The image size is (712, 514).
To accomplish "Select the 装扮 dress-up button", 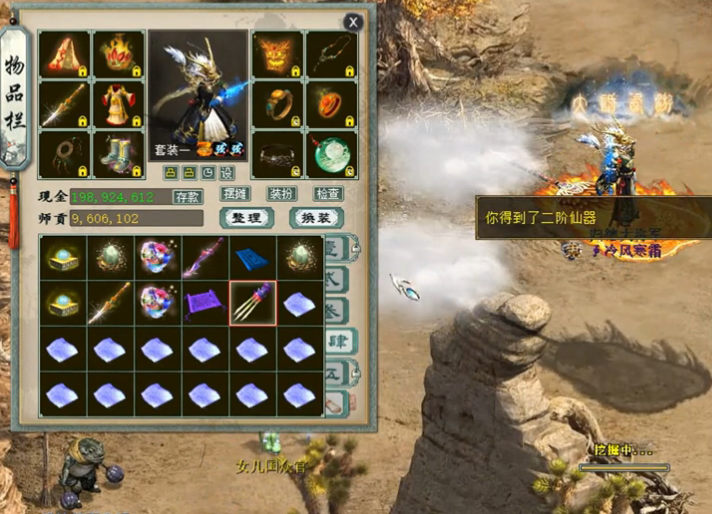I will 281,194.
